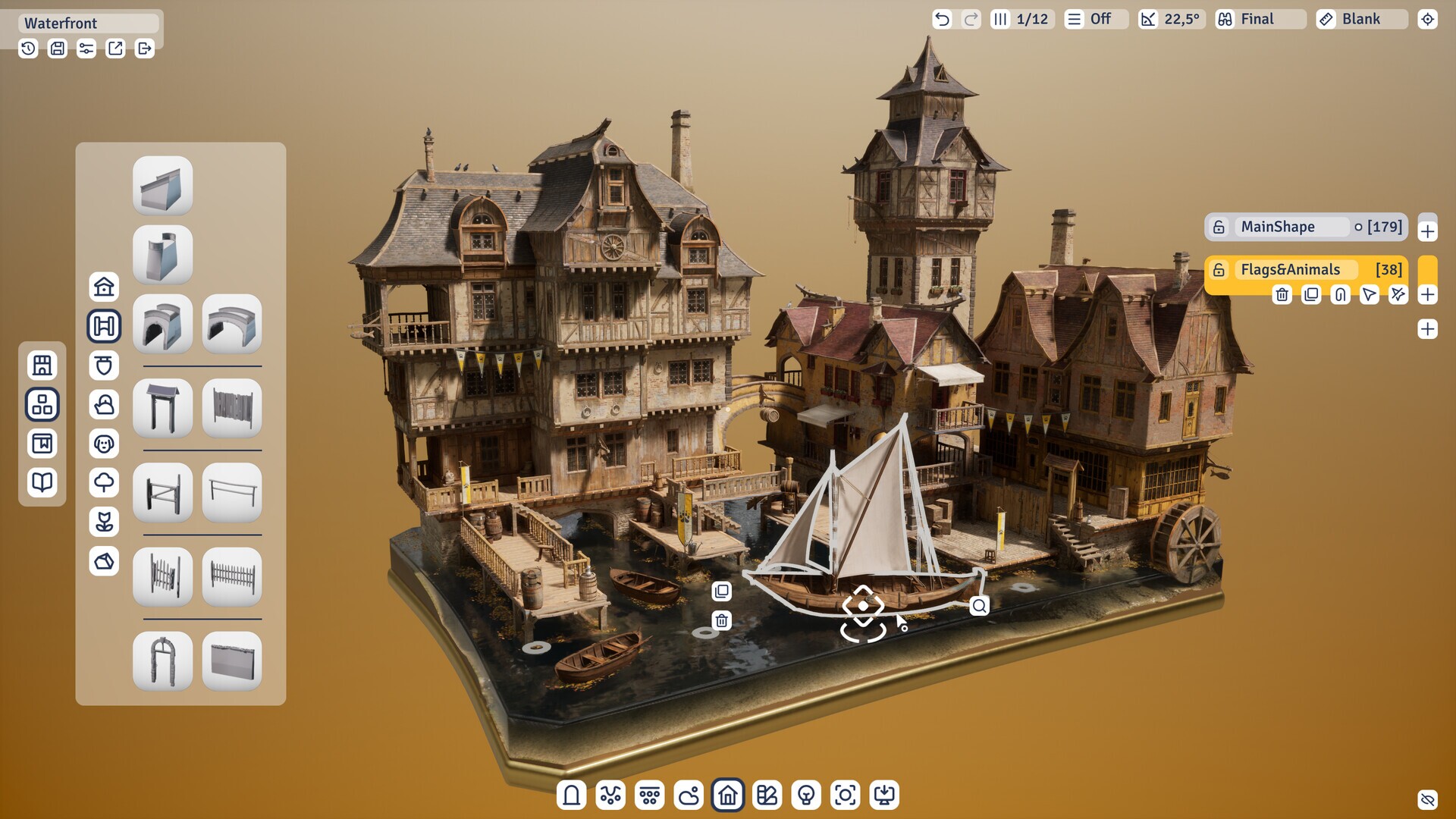This screenshot has width=1456, height=819.
Task: Open the Lighting options with the lightbulb icon
Action: tap(806, 795)
